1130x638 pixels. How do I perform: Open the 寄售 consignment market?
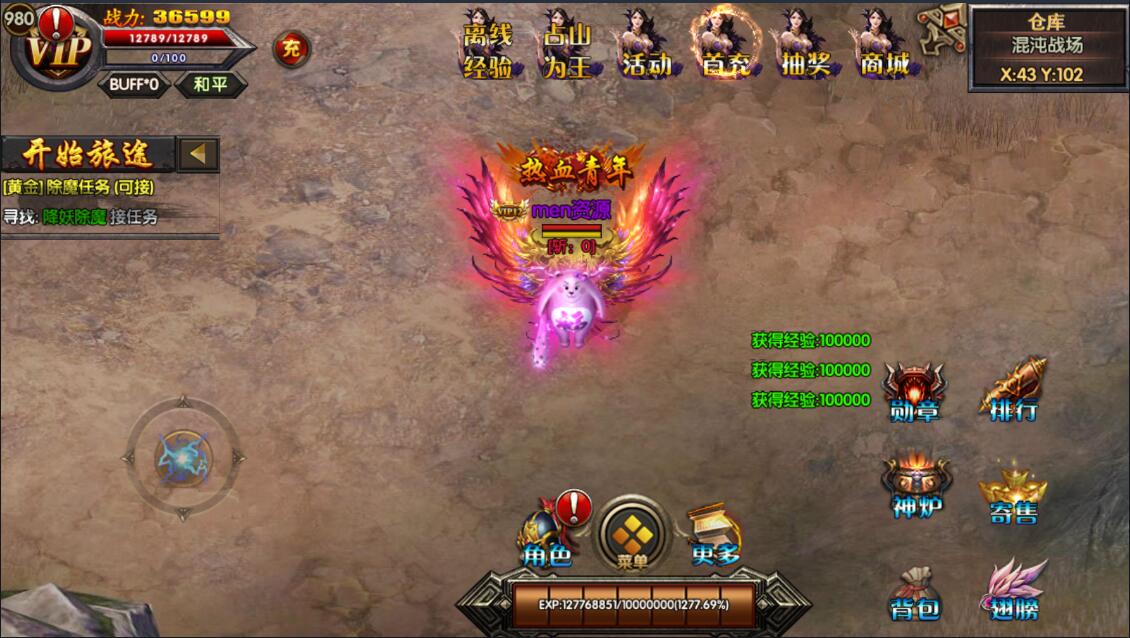(x=1013, y=497)
